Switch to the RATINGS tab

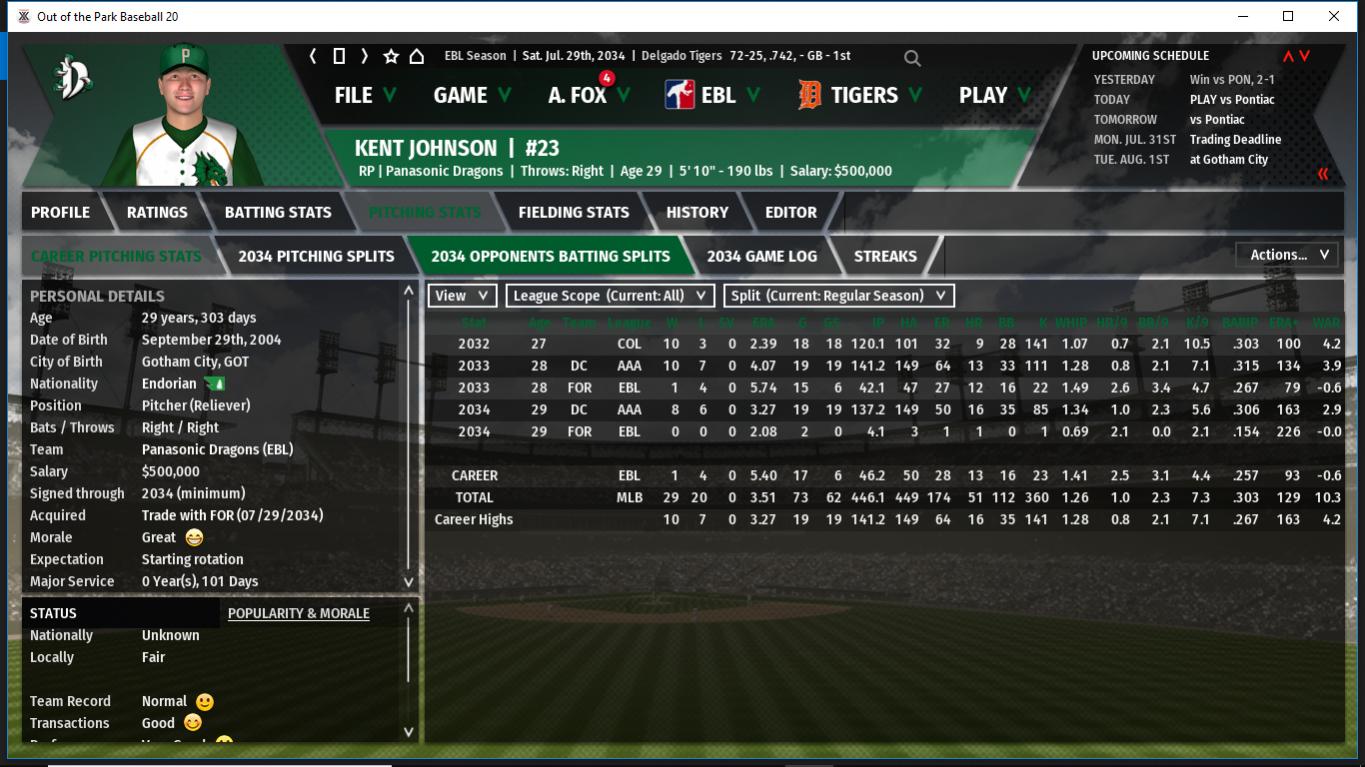tap(157, 212)
